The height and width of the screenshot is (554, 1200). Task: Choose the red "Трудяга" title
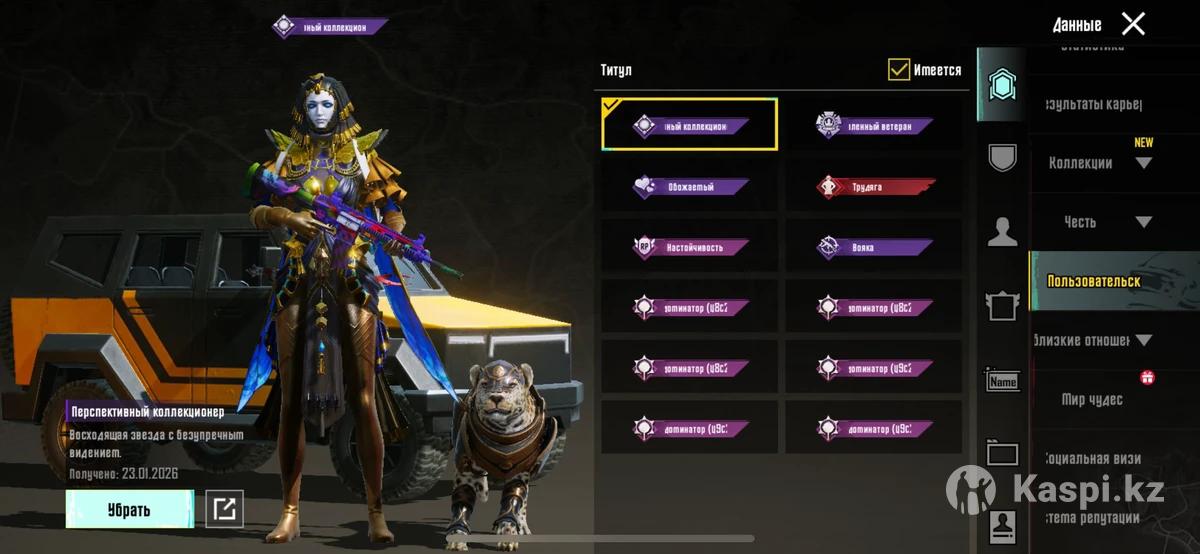point(875,186)
